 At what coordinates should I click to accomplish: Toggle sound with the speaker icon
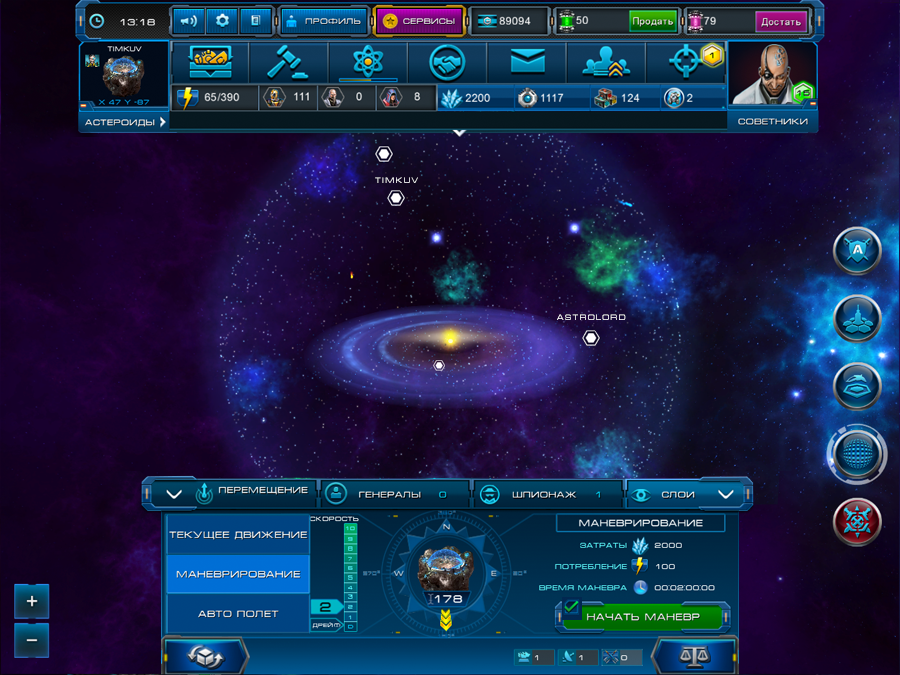[188, 21]
